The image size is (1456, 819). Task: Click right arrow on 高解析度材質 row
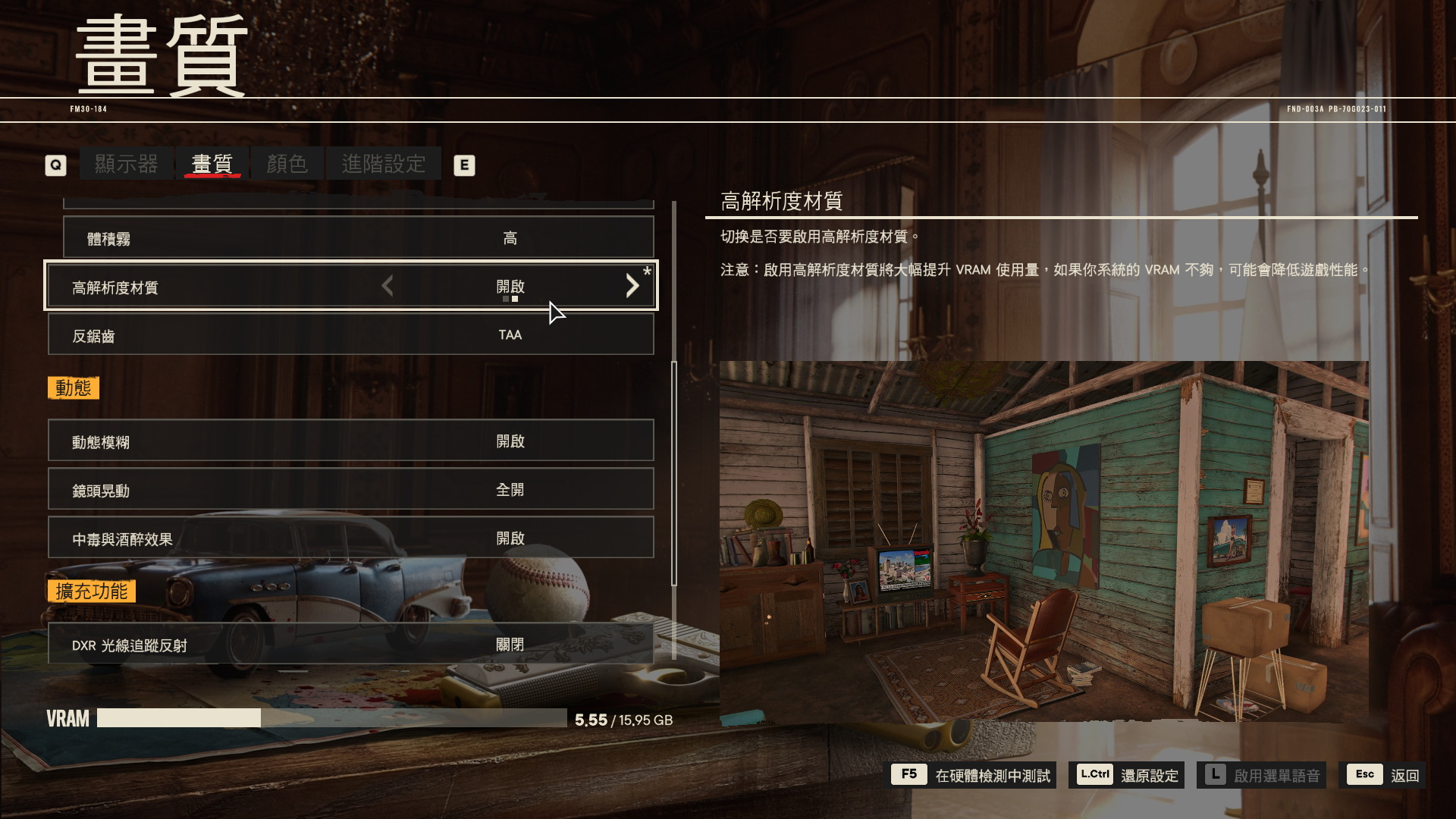632,286
